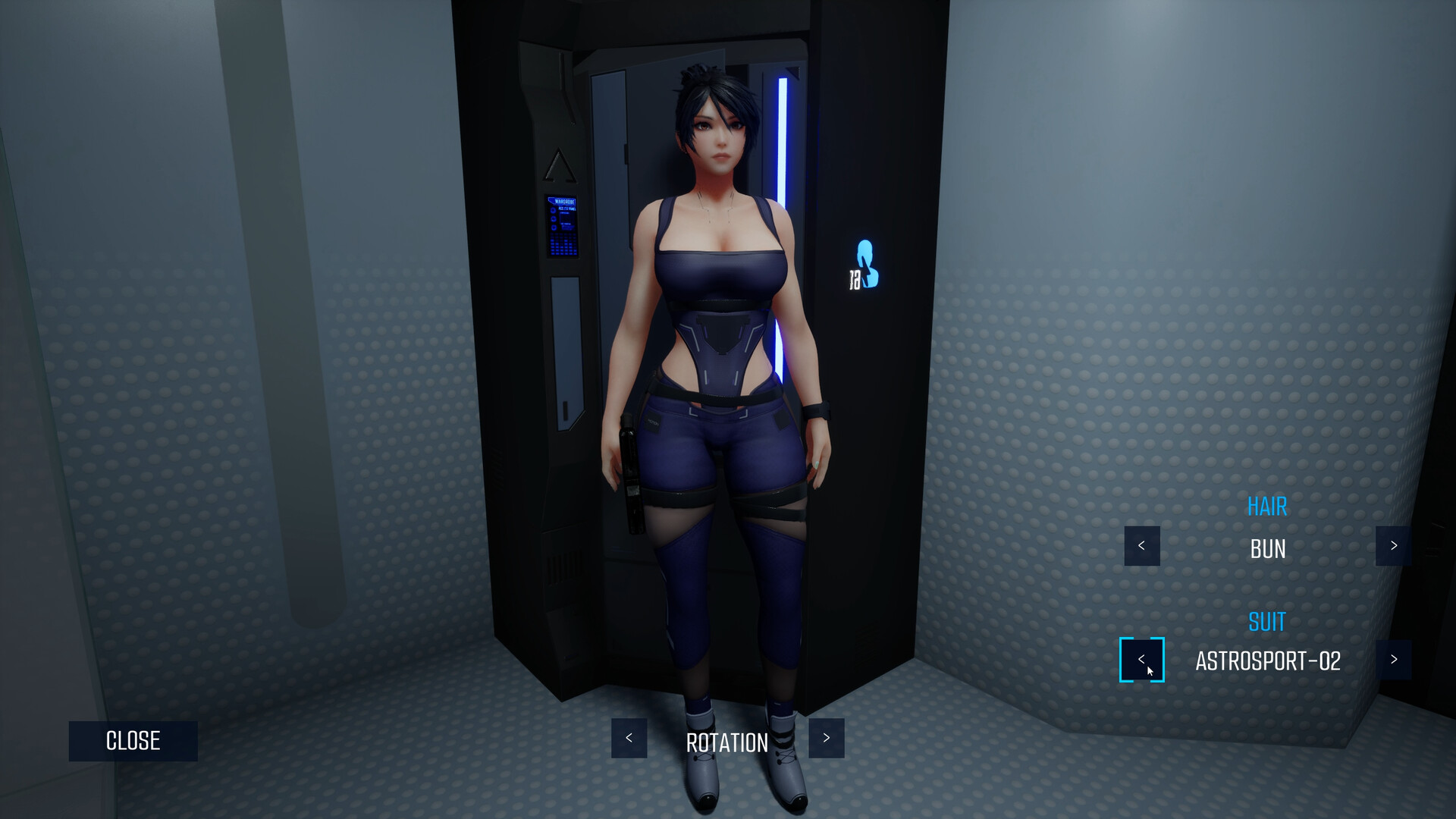This screenshot has width=1456, height=819.
Task: Select the top circular button on the access panel
Action: click(553, 210)
